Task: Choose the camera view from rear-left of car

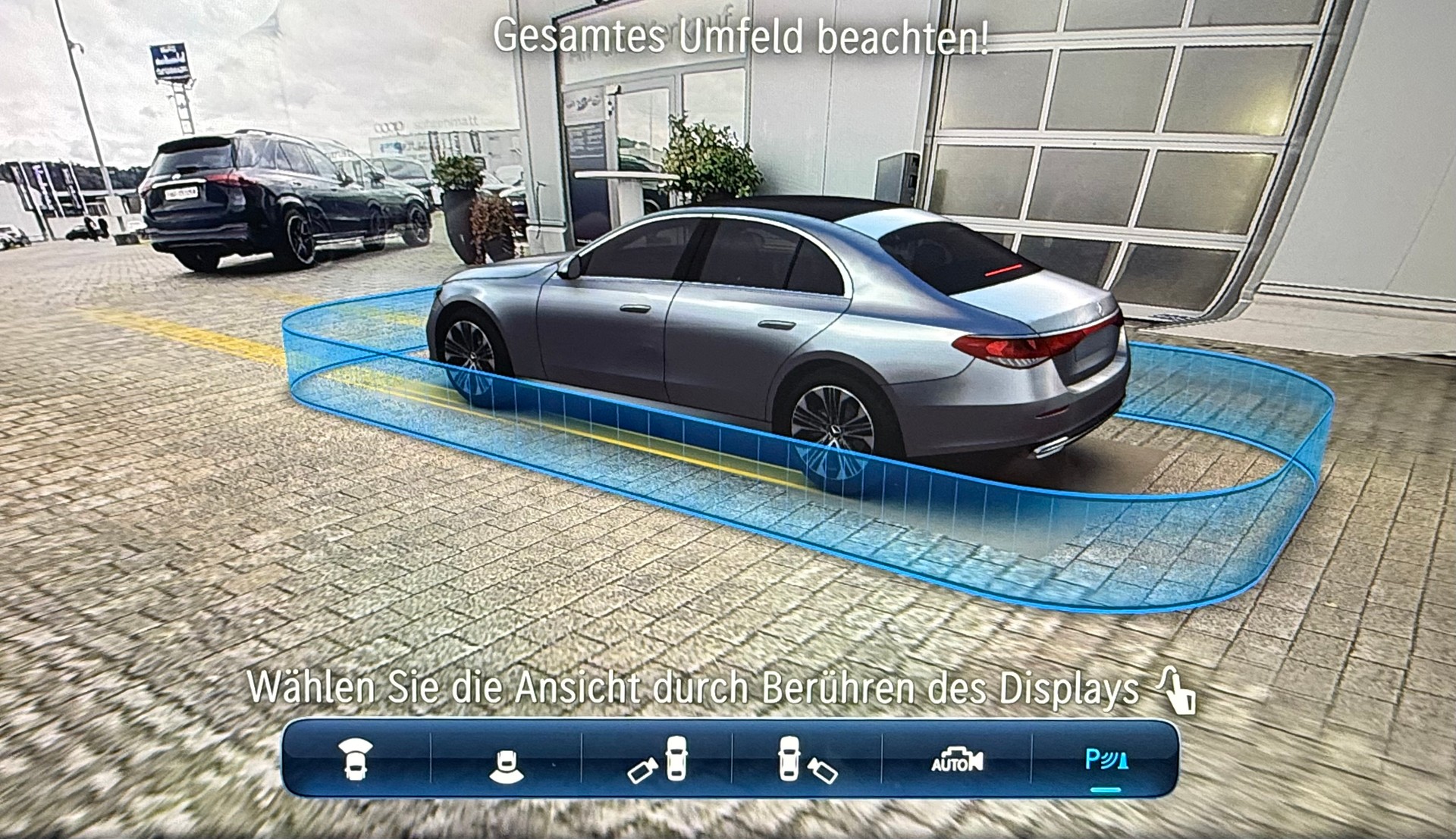Action: click(657, 760)
